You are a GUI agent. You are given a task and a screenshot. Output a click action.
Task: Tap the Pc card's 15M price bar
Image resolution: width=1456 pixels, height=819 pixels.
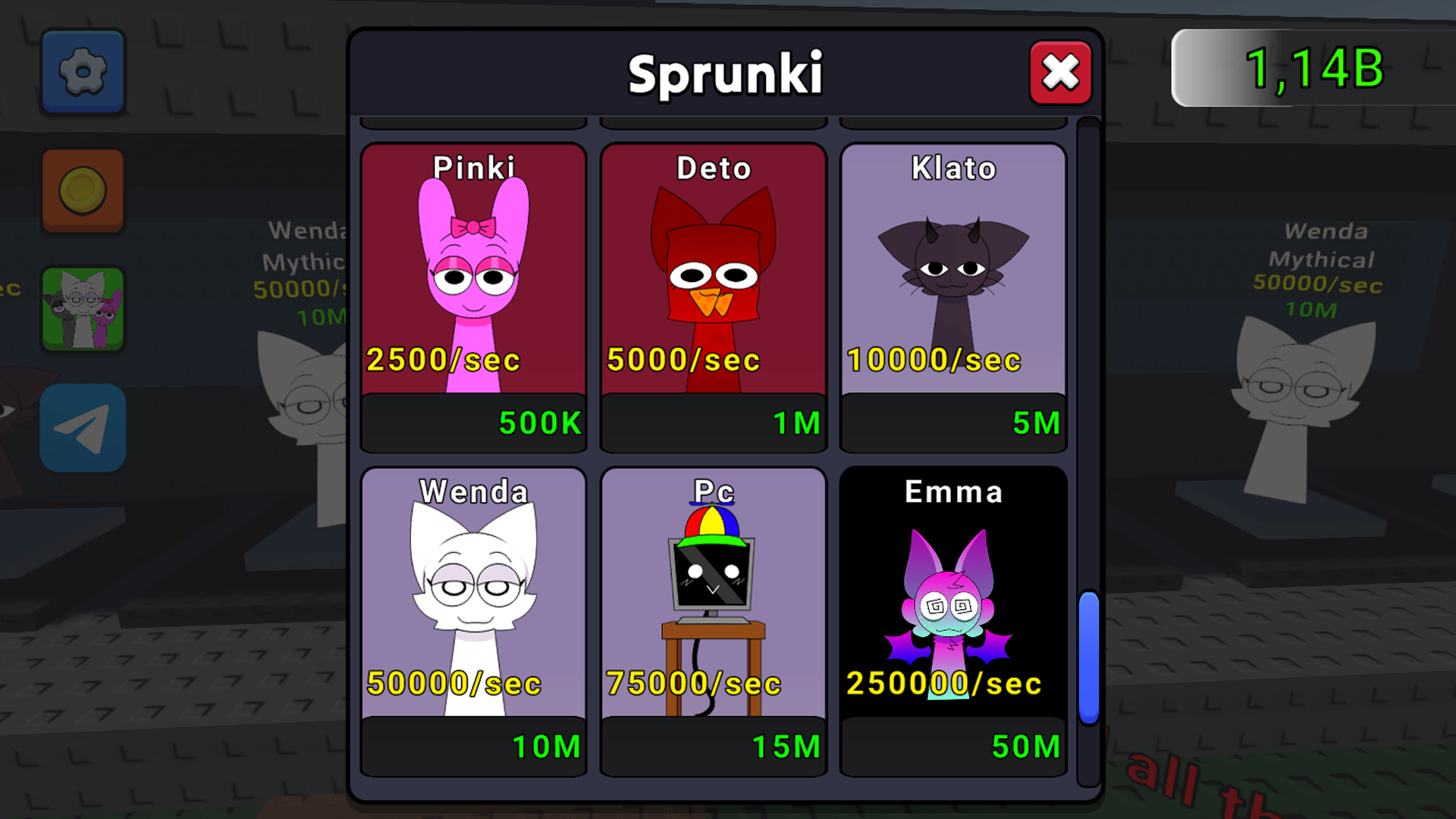[713, 747]
